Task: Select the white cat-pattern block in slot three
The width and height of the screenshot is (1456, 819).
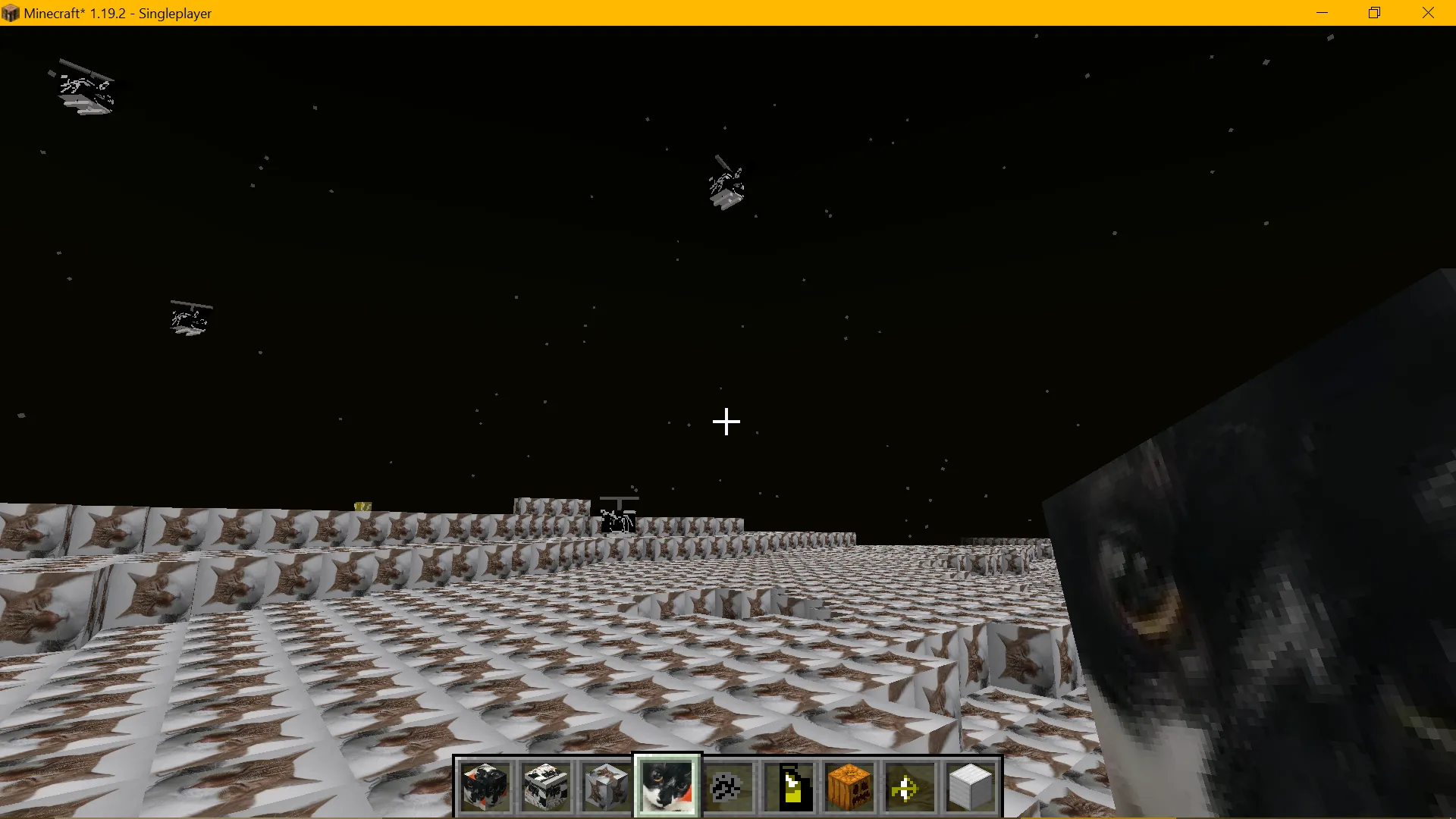Action: [606, 786]
